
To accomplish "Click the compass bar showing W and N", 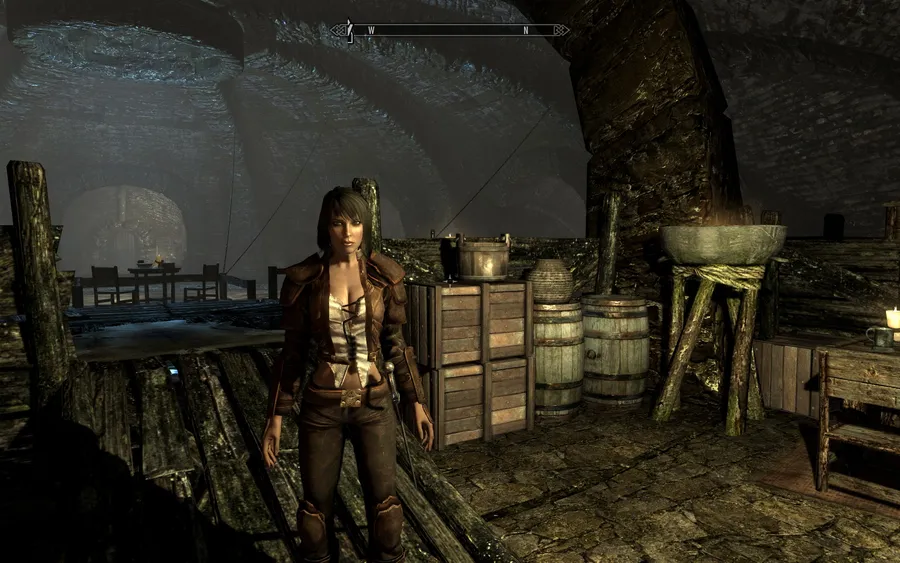I will pos(450,30).
